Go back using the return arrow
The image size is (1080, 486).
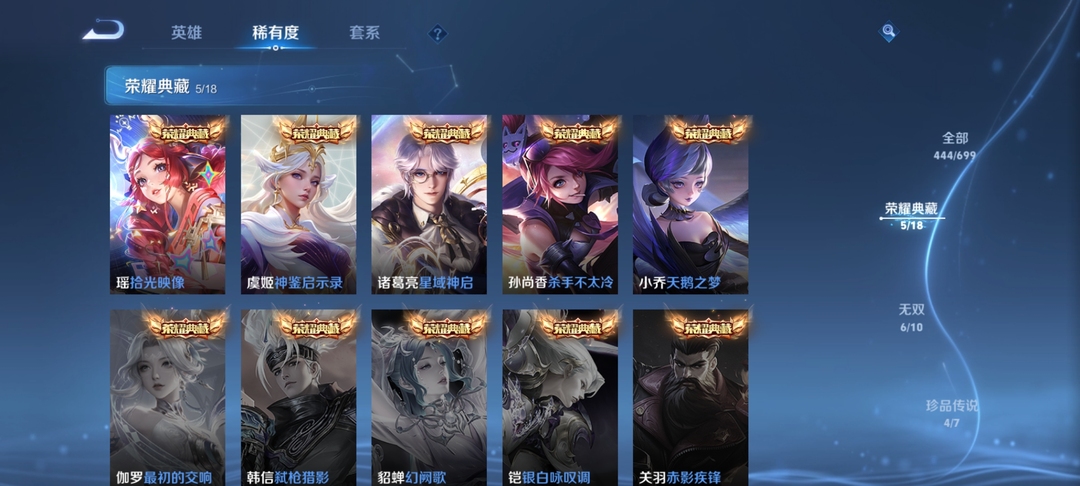[103, 31]
